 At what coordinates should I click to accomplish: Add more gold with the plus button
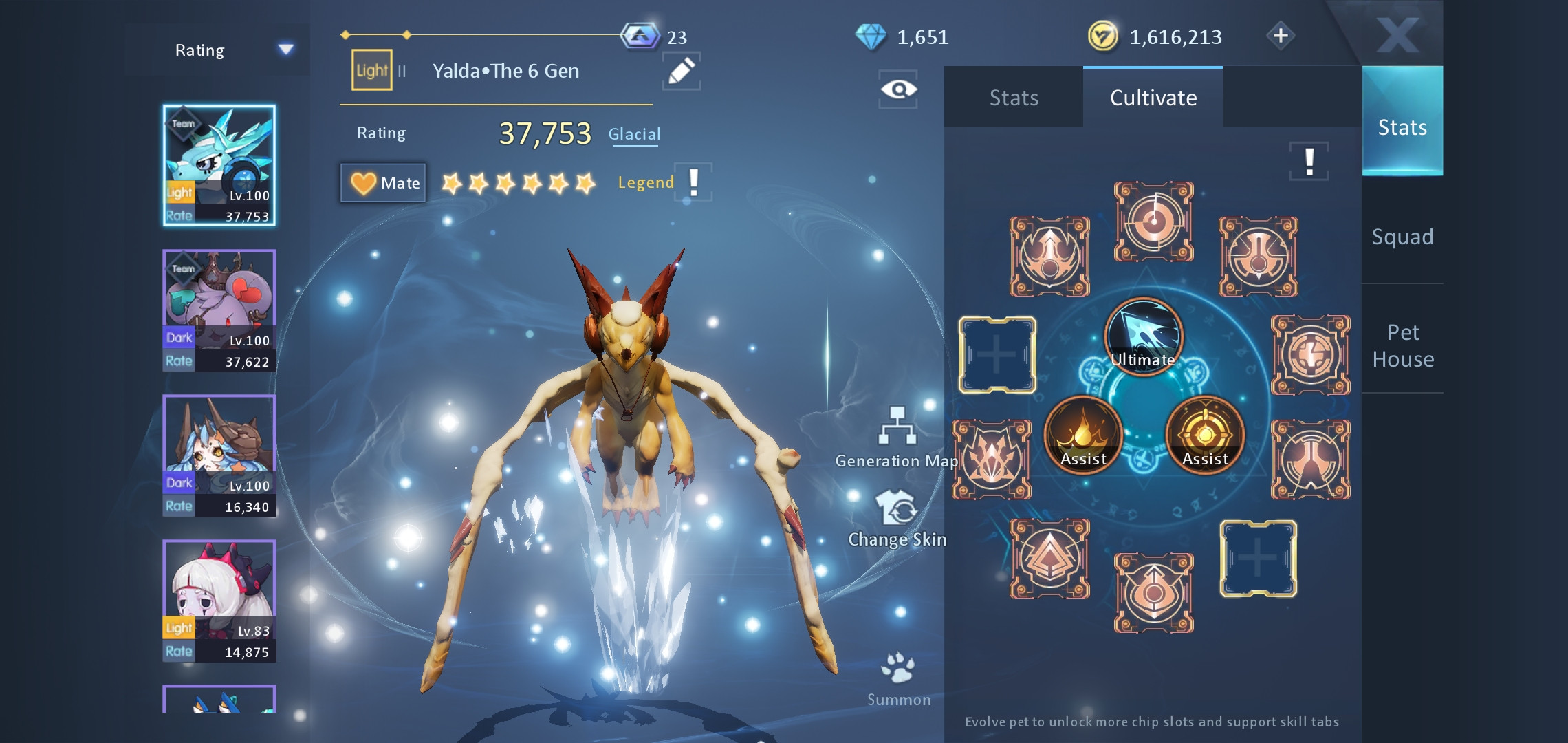coord(1280,36)
